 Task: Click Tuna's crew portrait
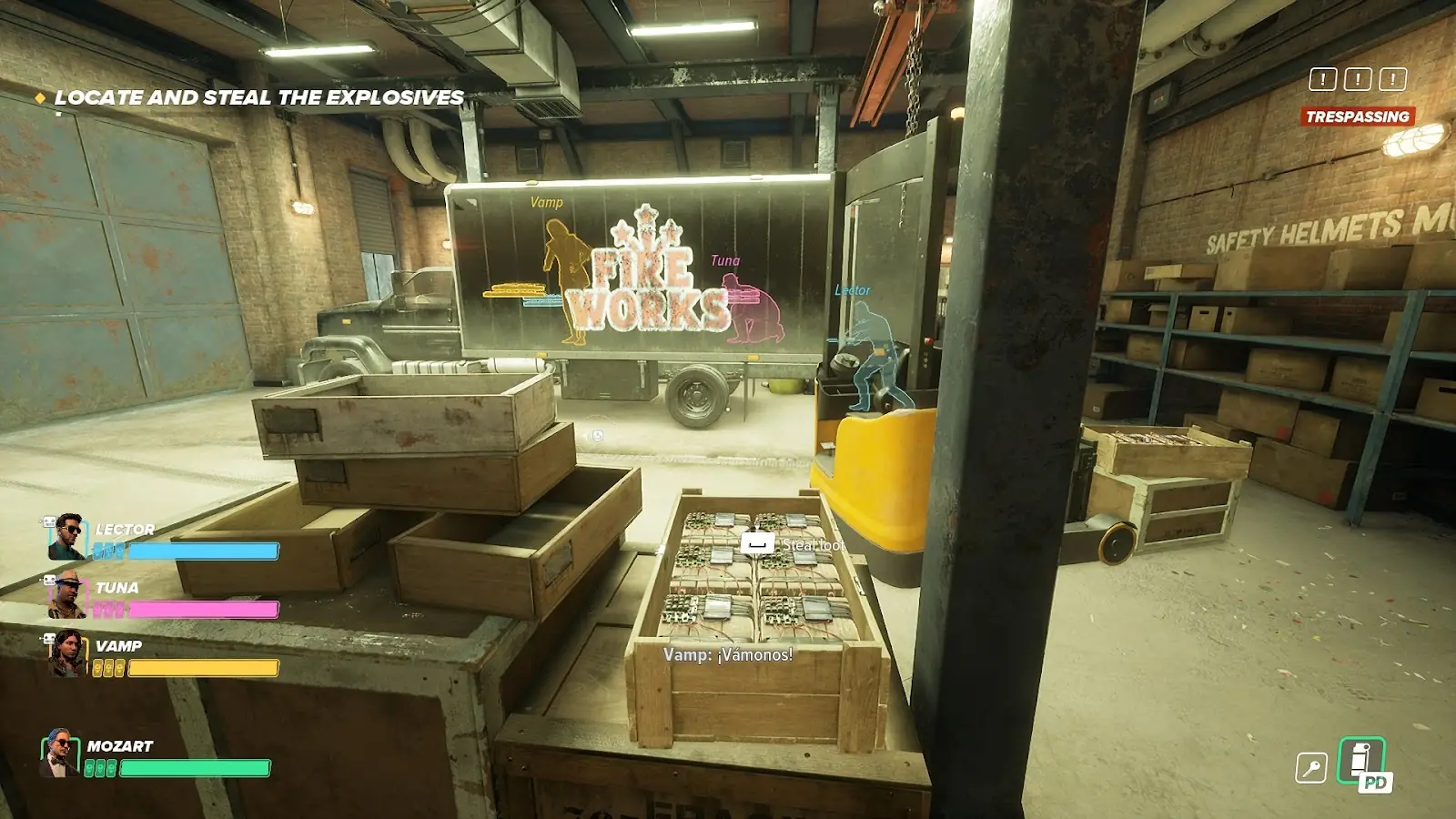pyautogui.click(x=66, y=595)
